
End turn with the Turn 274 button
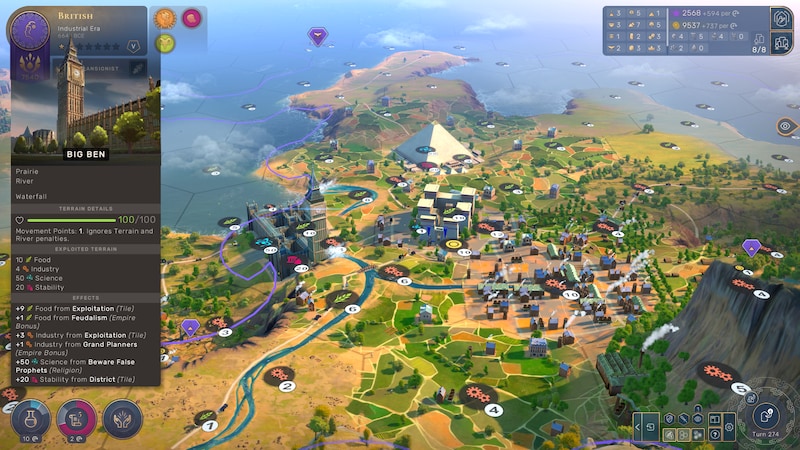click(767, 414)
